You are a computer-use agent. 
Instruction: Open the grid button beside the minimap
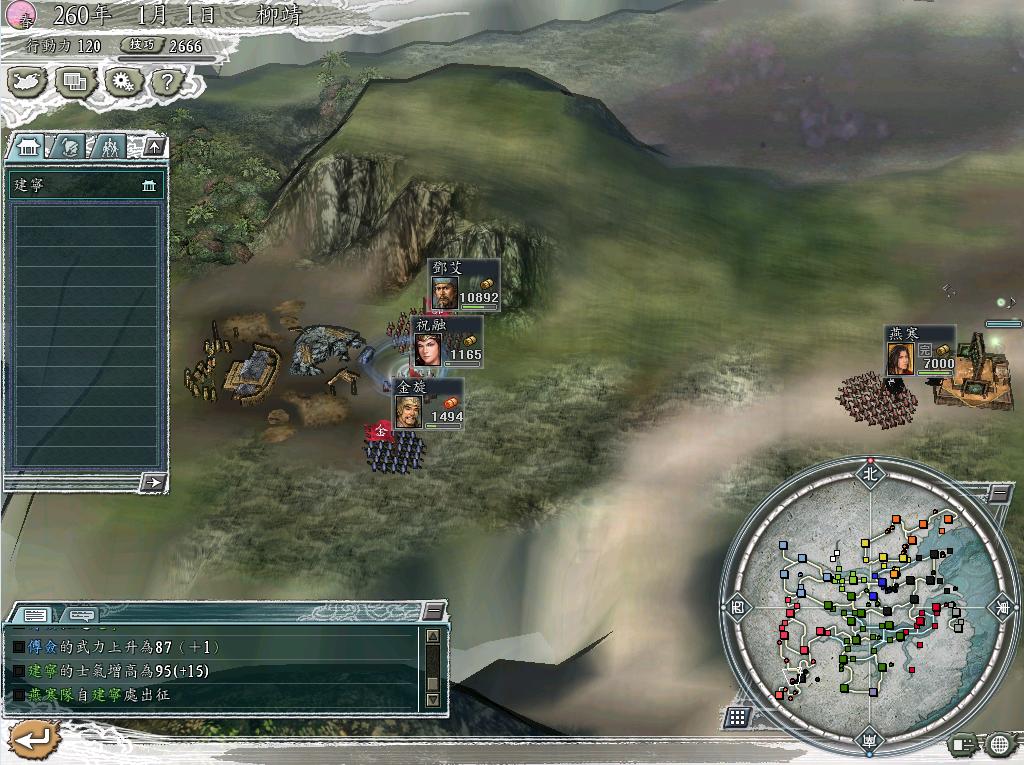737,716
